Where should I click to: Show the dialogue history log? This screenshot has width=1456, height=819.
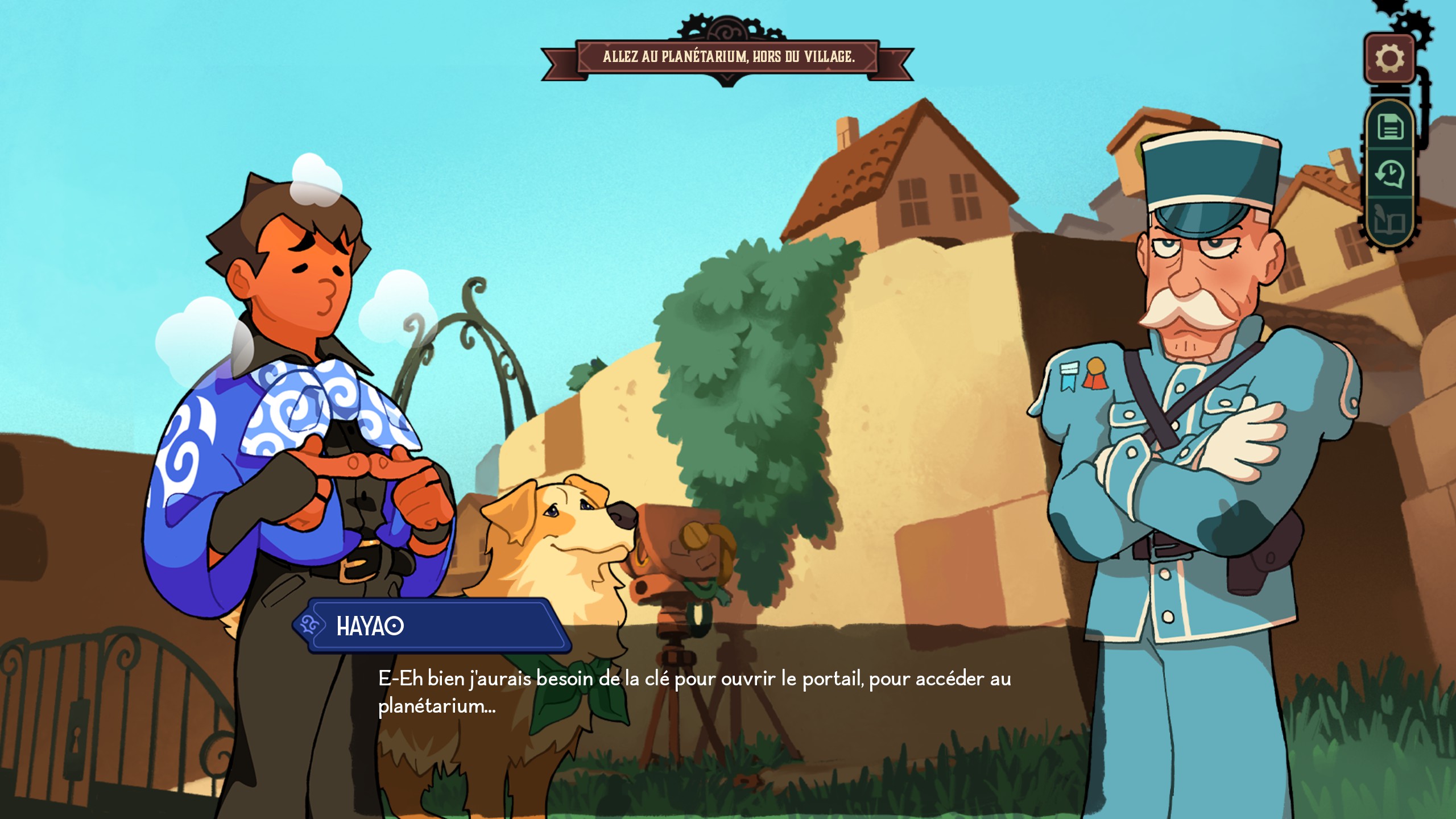1389,174
